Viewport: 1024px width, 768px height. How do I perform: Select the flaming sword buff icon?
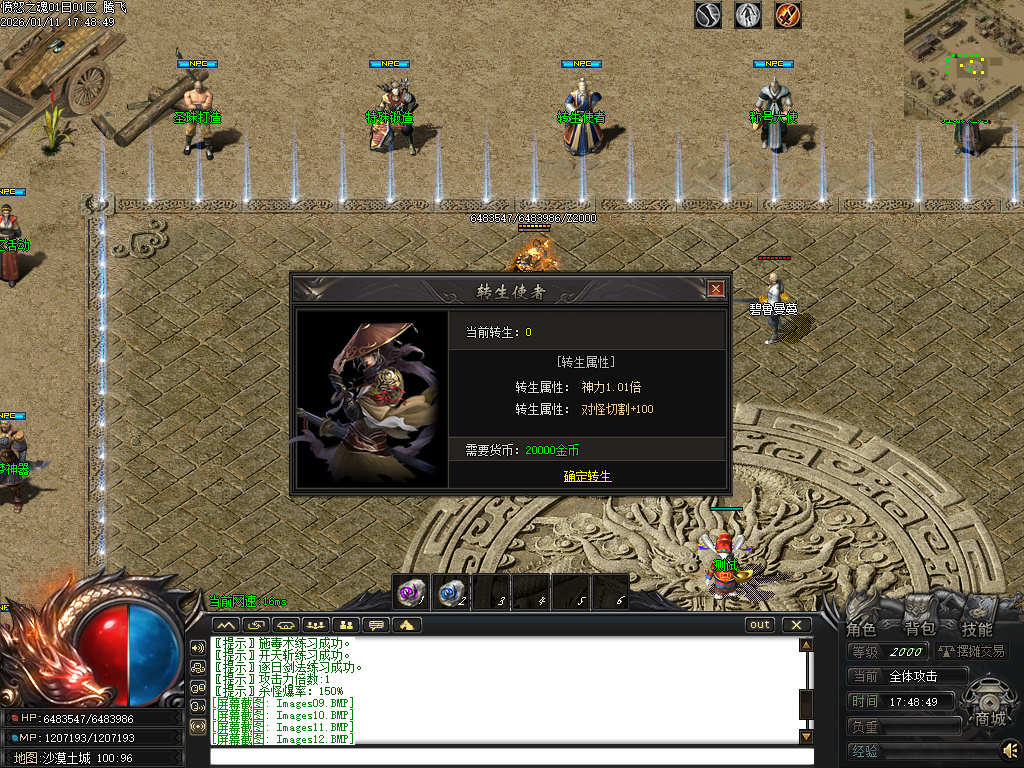click(x=788, y=15)
